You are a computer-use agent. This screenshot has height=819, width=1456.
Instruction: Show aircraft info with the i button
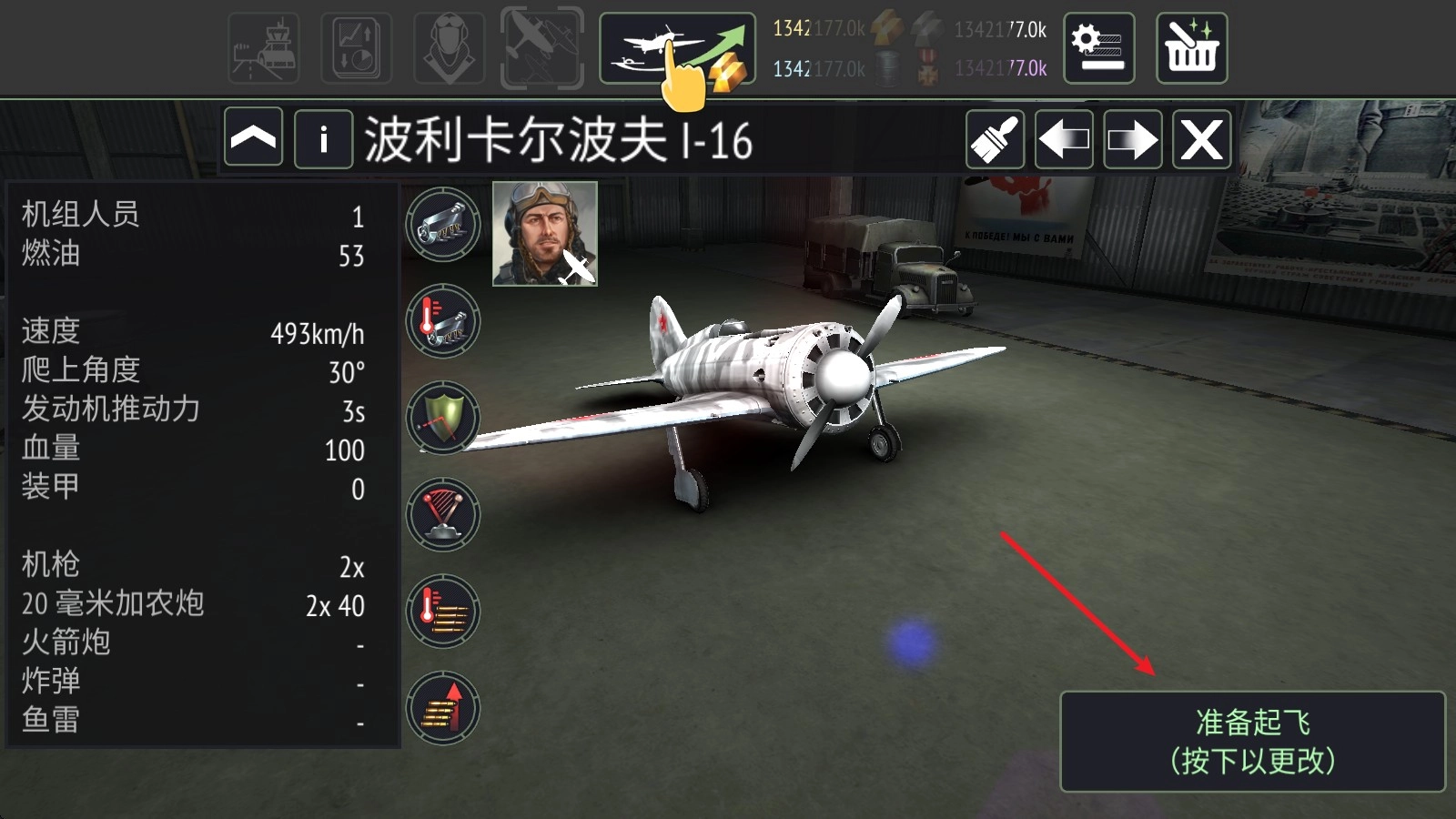point(323,139)
